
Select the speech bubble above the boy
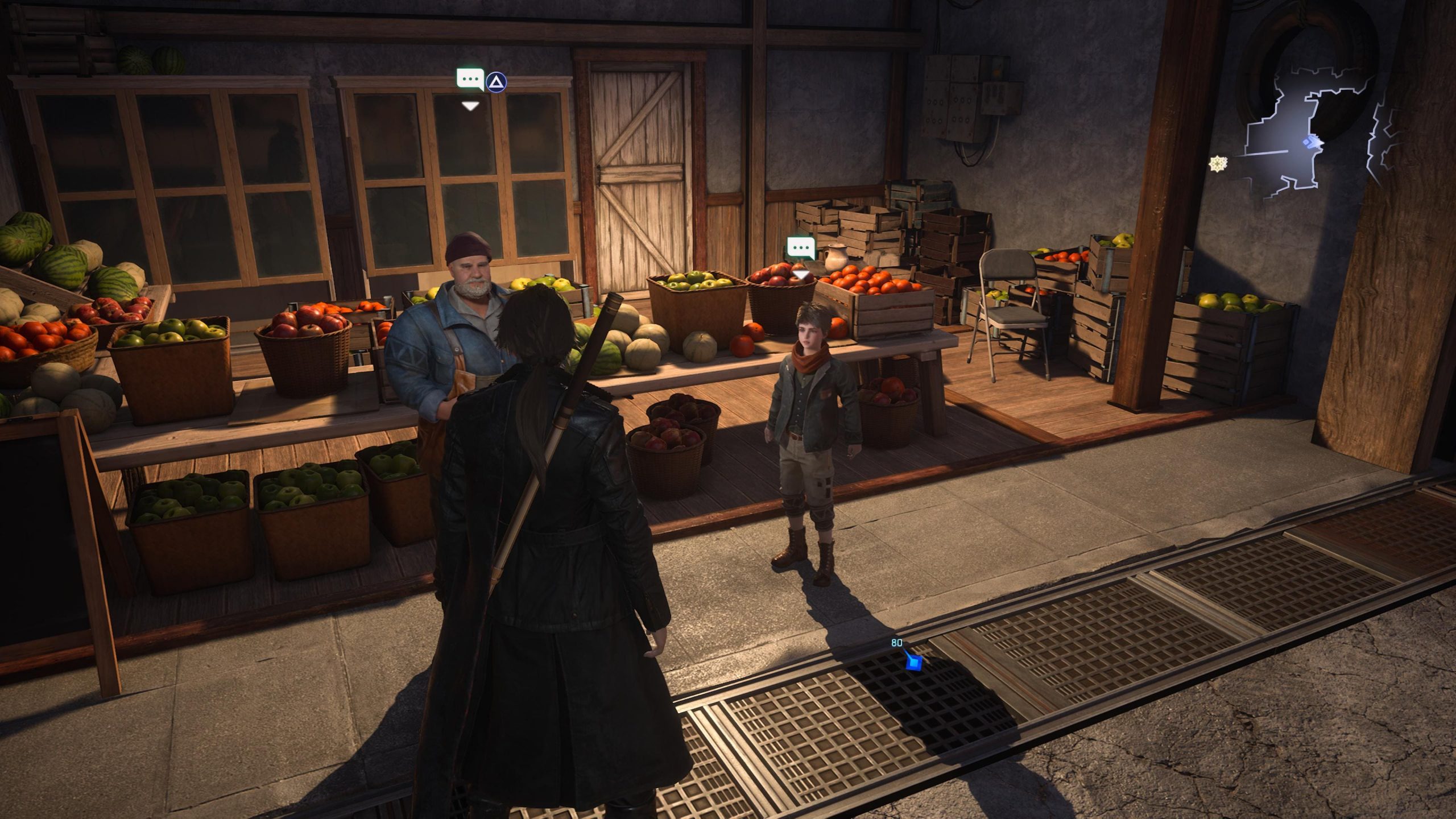point(801,248)
